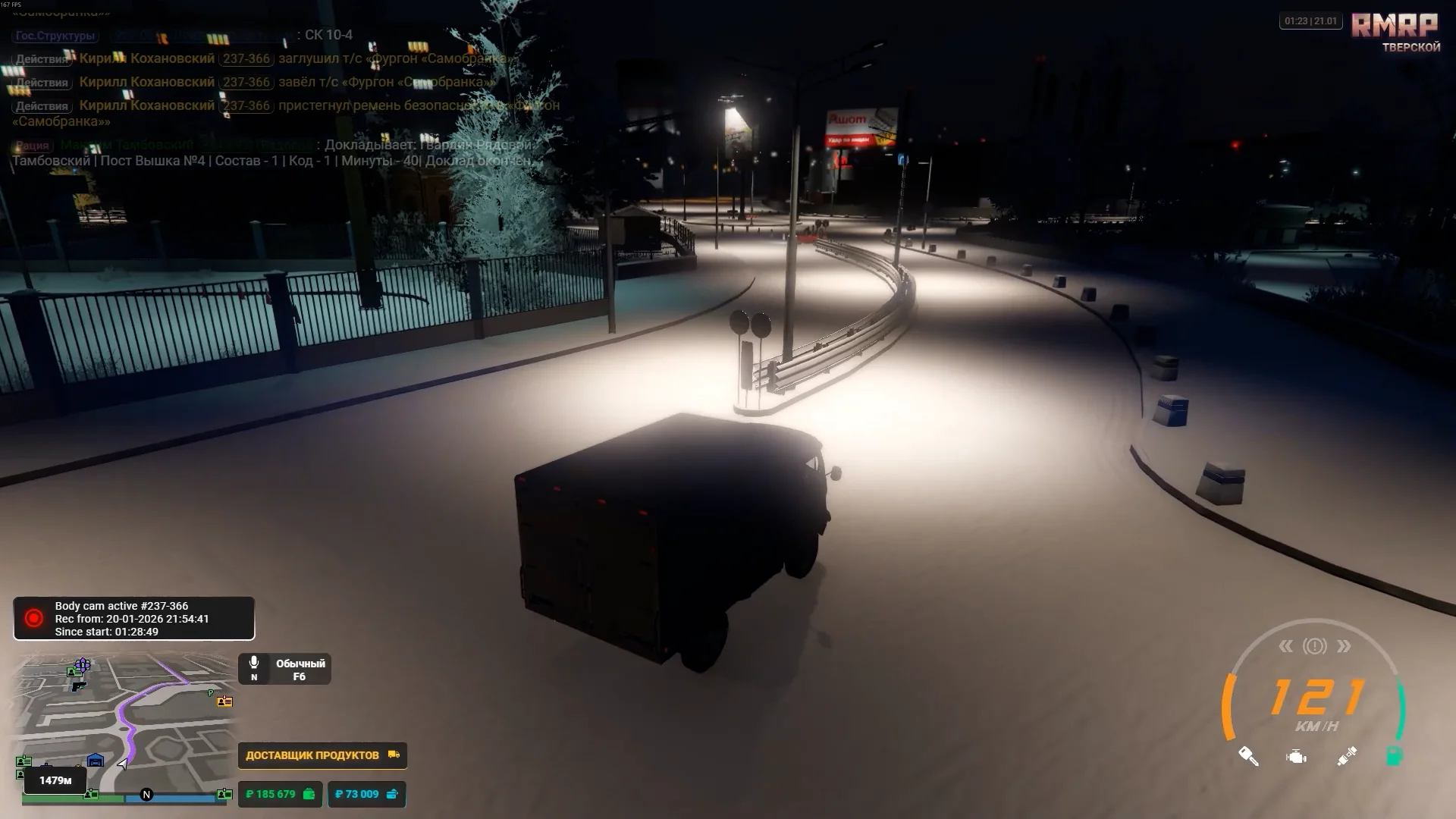Click the handbrake warning icon
The height and width of the screenshot is (819, 1456).
1315,646
